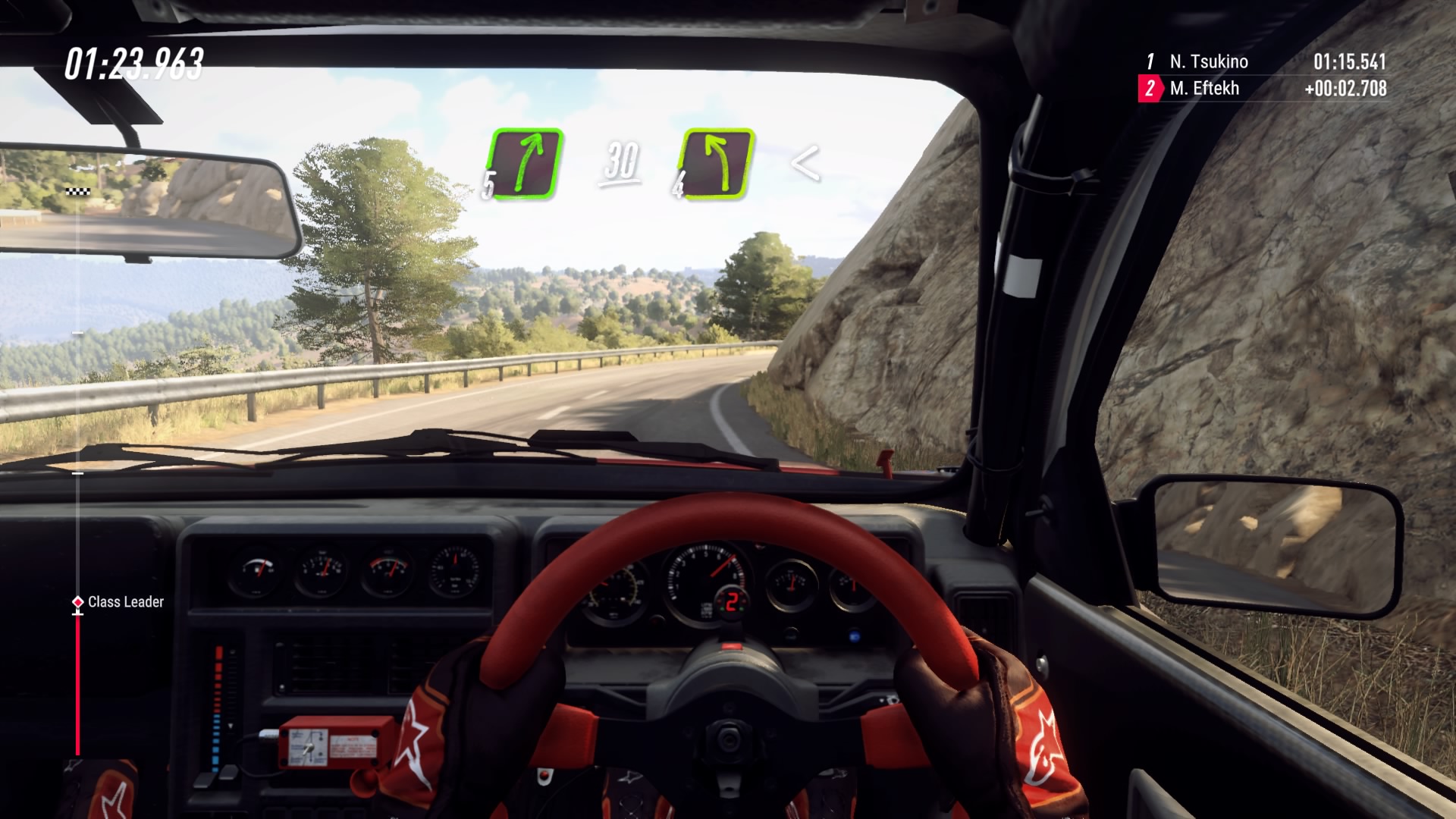Click the leaderboard entry for N. Tsukino

coord(1211,62)
